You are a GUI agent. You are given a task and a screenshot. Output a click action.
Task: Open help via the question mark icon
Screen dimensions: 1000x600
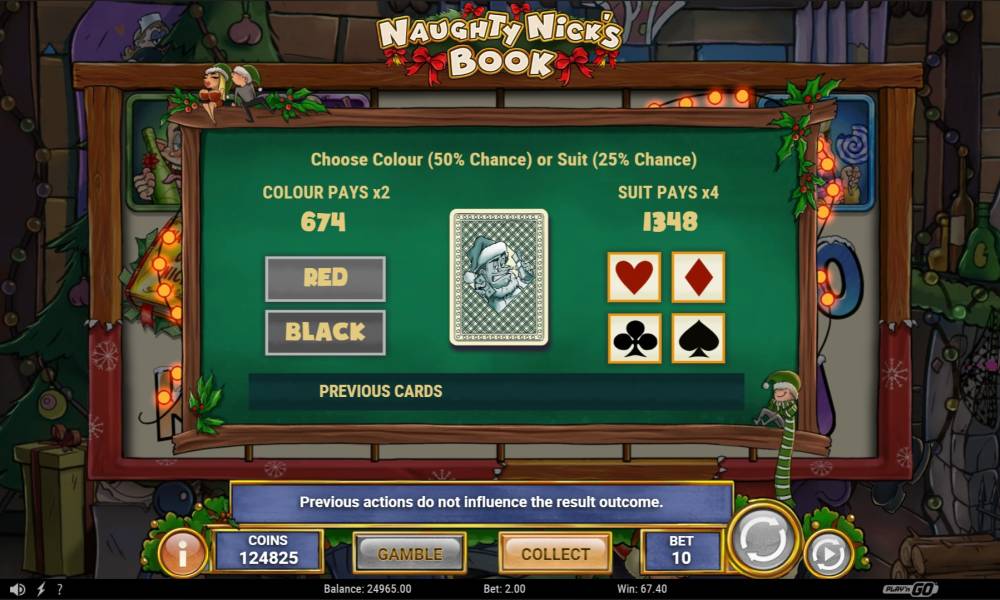pos(60,590)
